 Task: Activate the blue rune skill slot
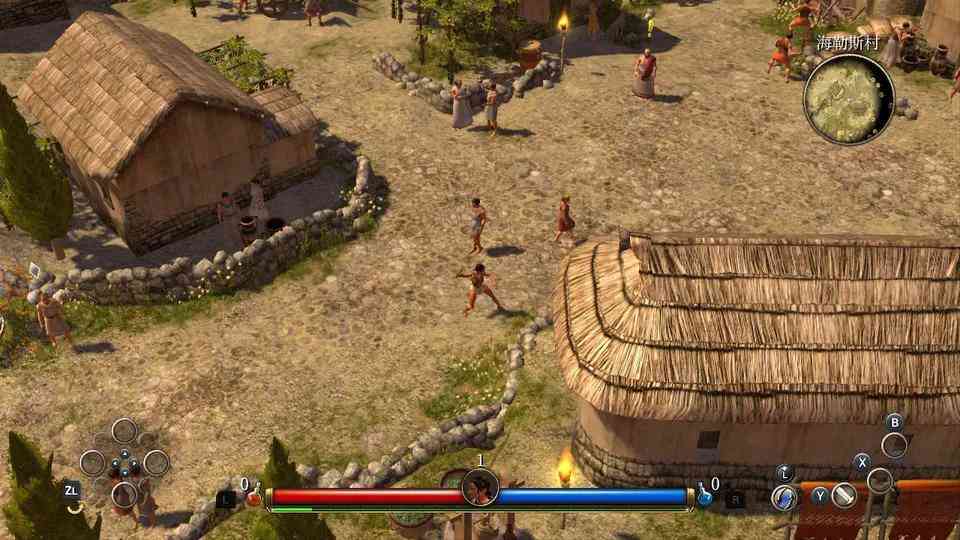tap(786, 495)
